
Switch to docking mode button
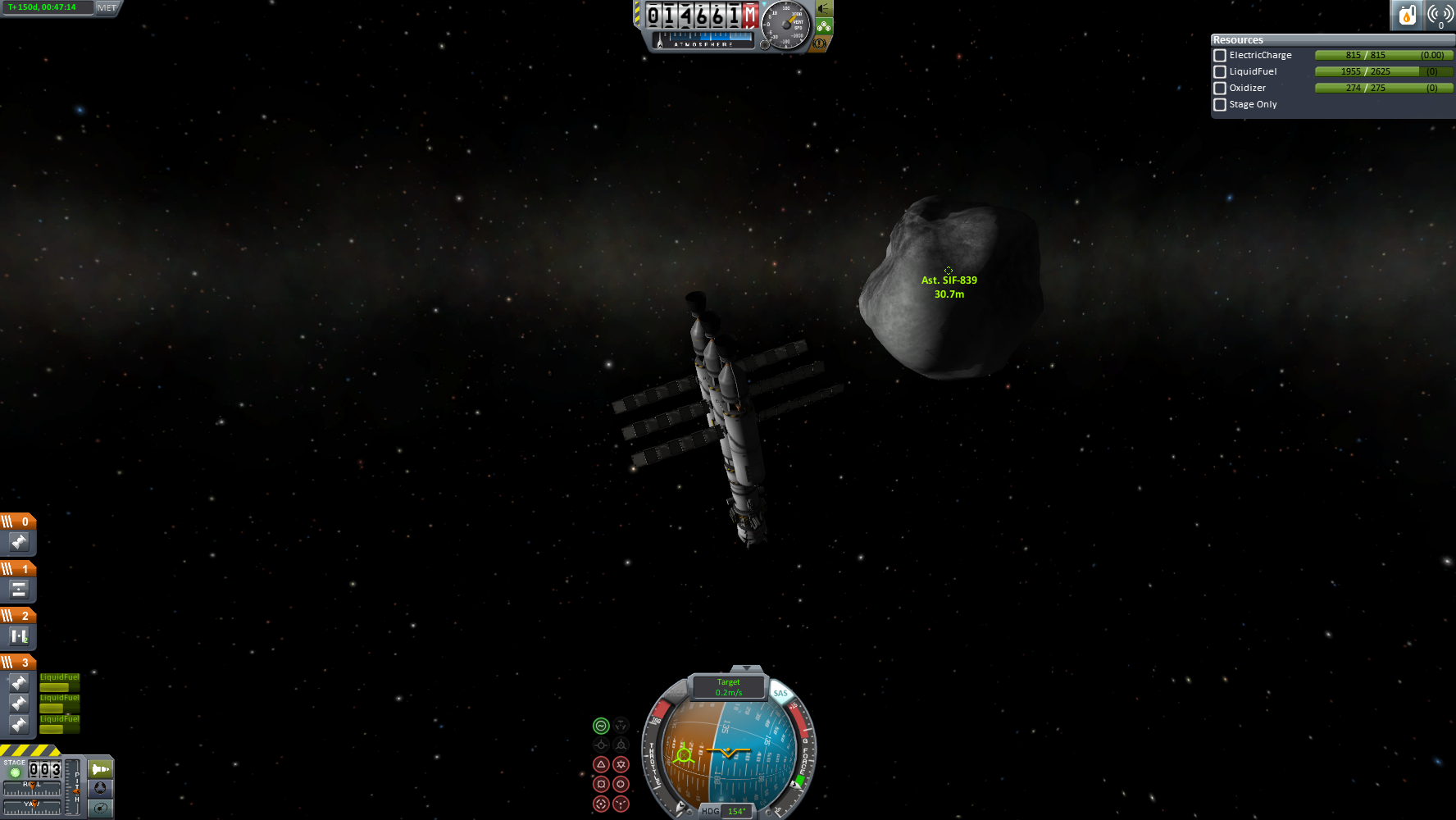coord(100,788)
